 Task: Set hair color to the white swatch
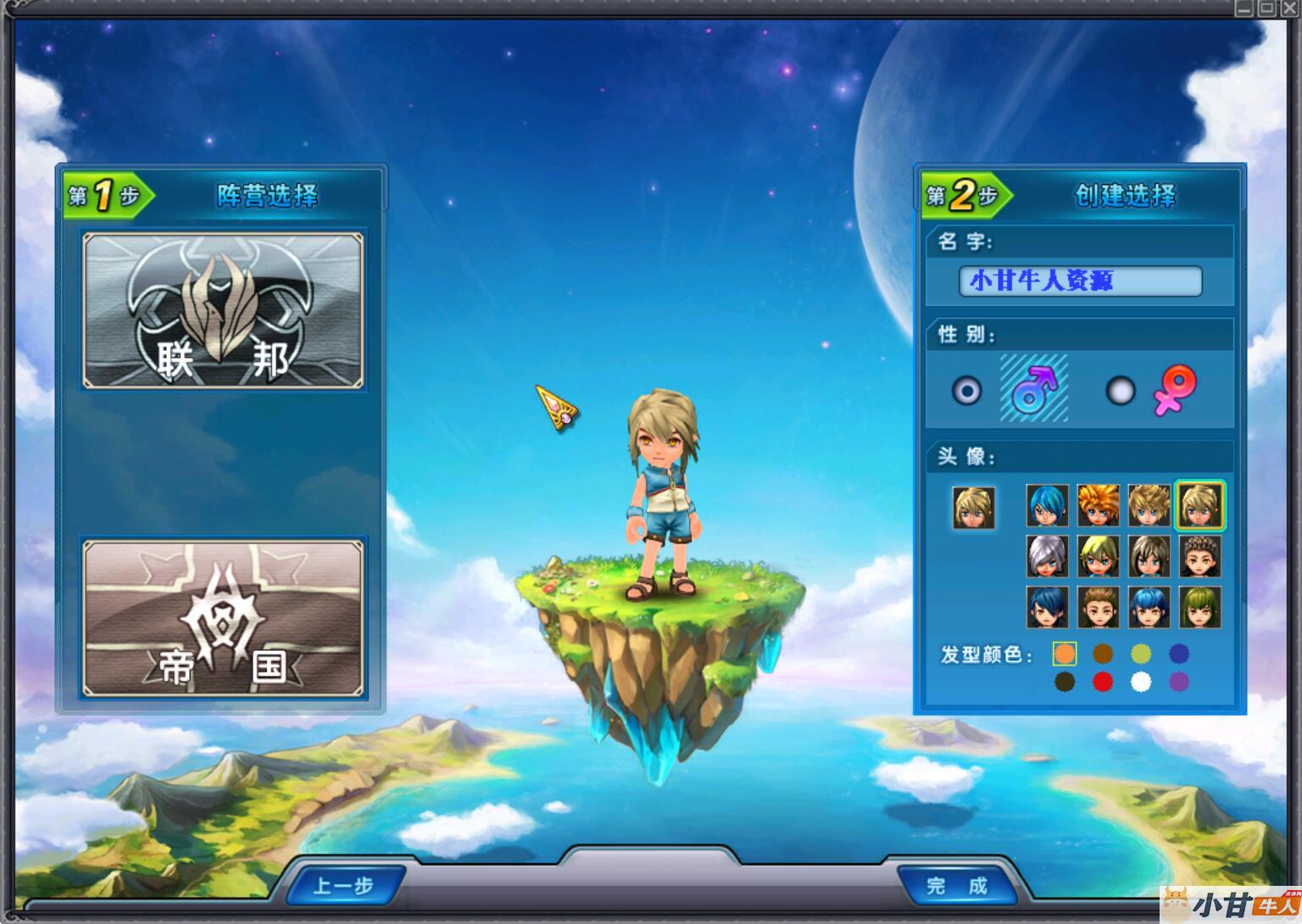click(1141, 682)
